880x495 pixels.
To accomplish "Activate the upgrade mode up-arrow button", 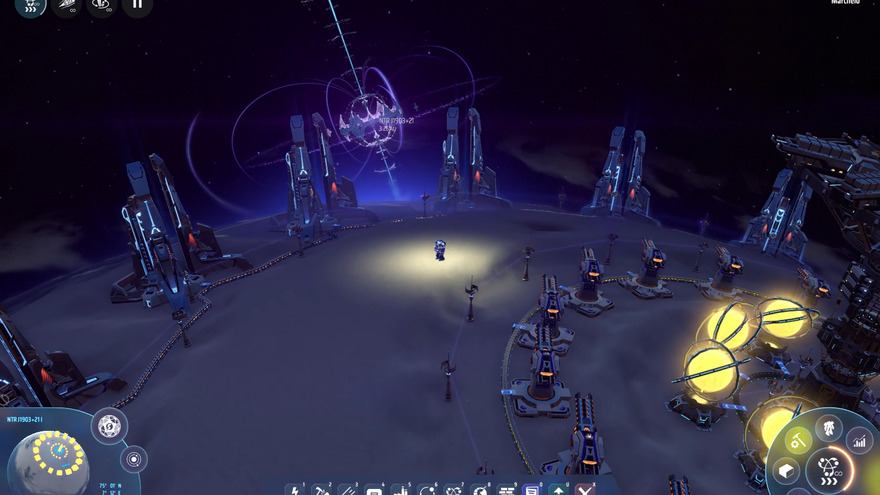I will point(558,490).
